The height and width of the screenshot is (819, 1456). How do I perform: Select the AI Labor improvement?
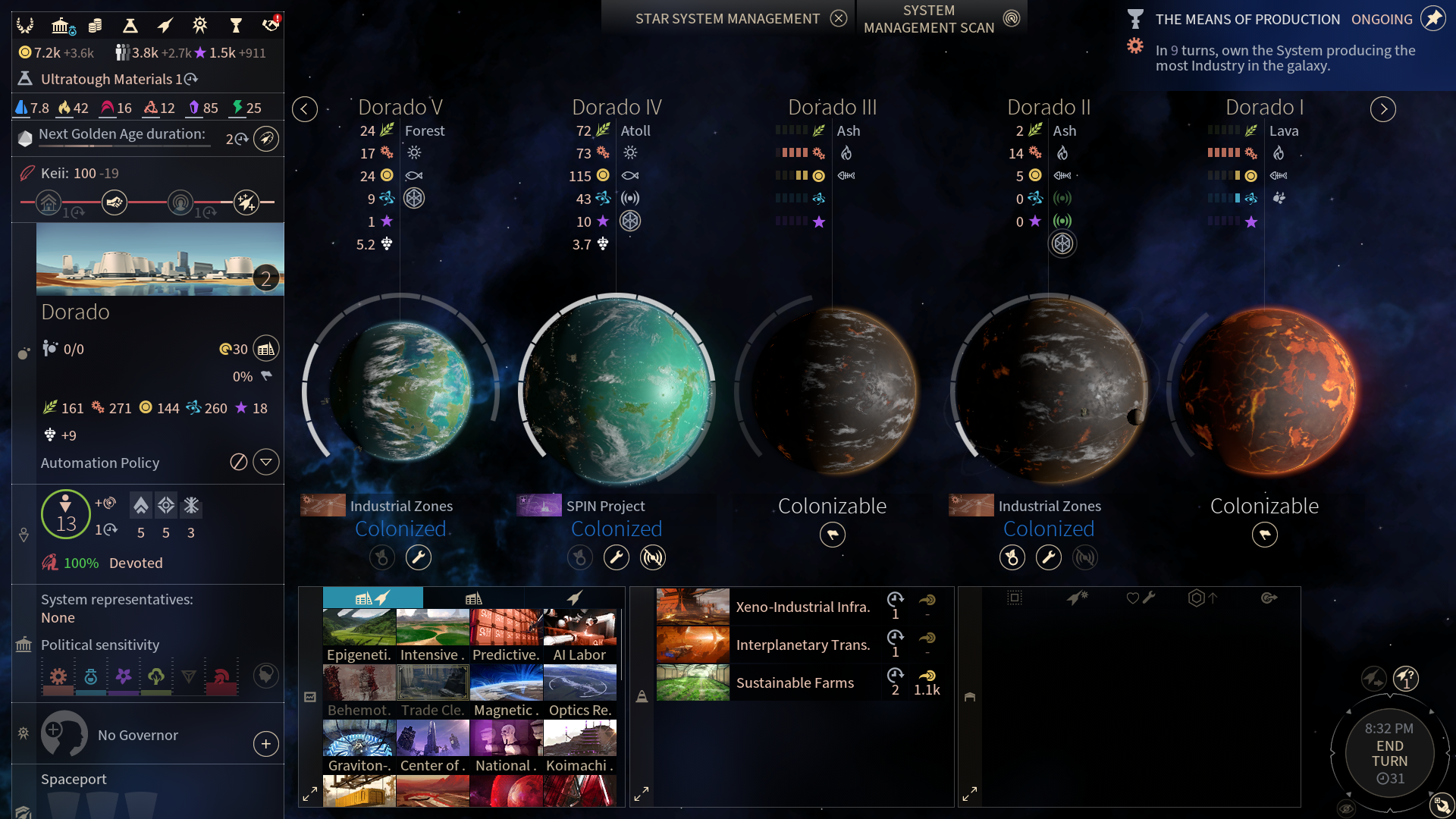pos(579,635)
